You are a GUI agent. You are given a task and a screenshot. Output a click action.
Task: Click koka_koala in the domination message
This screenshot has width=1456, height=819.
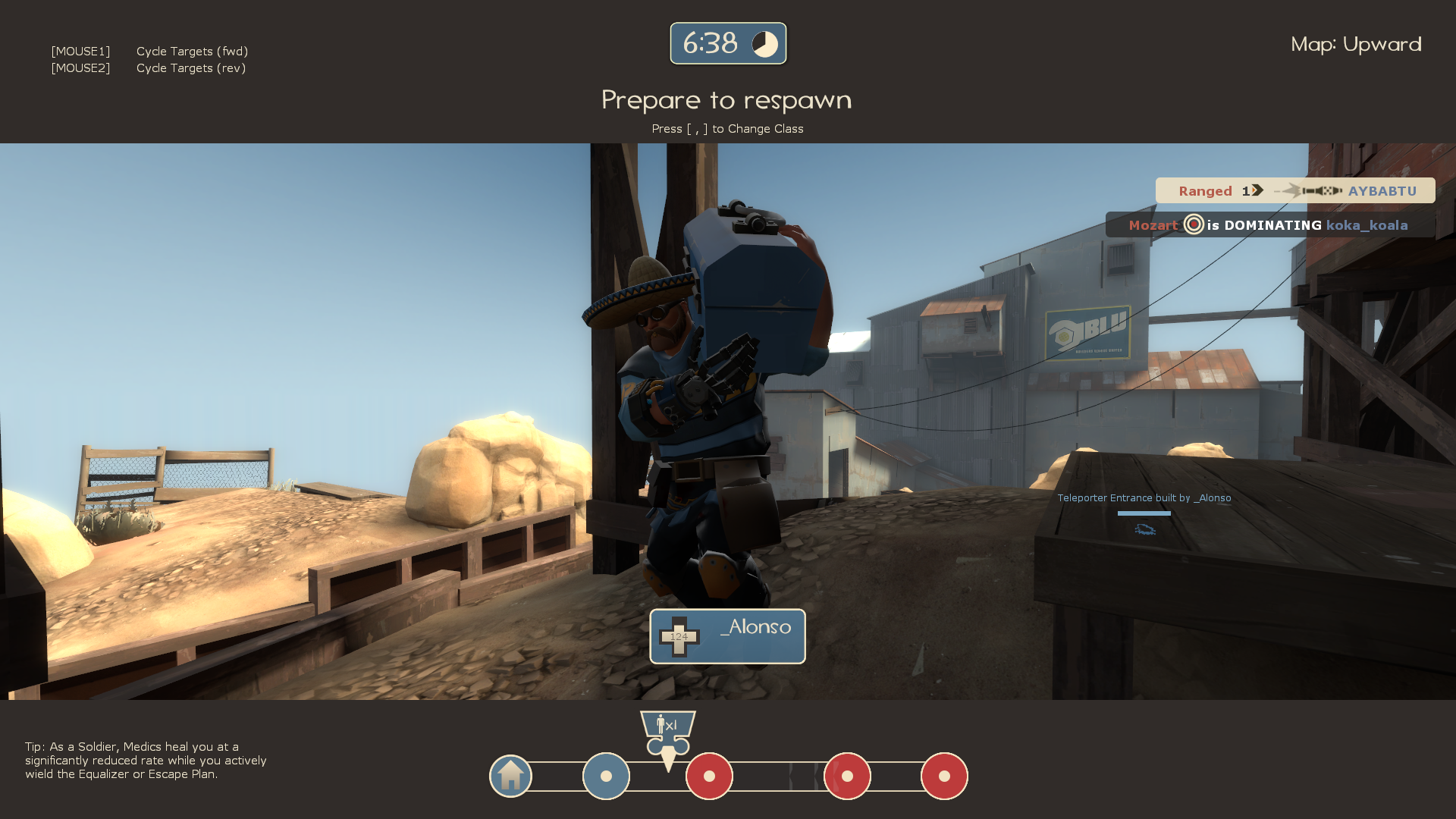(1367, 225)
